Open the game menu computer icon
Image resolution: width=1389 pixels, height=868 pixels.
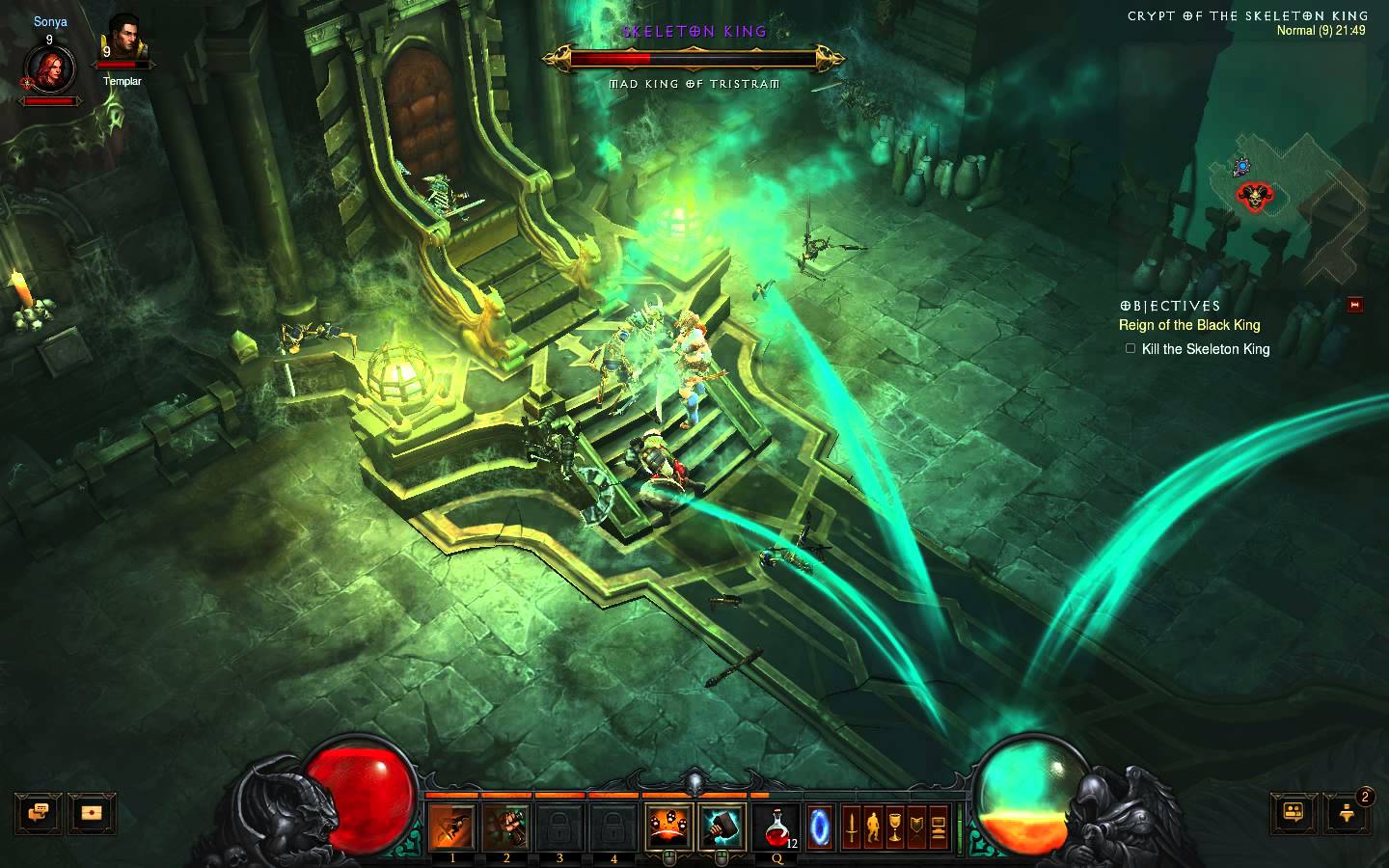[x=938, y=827]
